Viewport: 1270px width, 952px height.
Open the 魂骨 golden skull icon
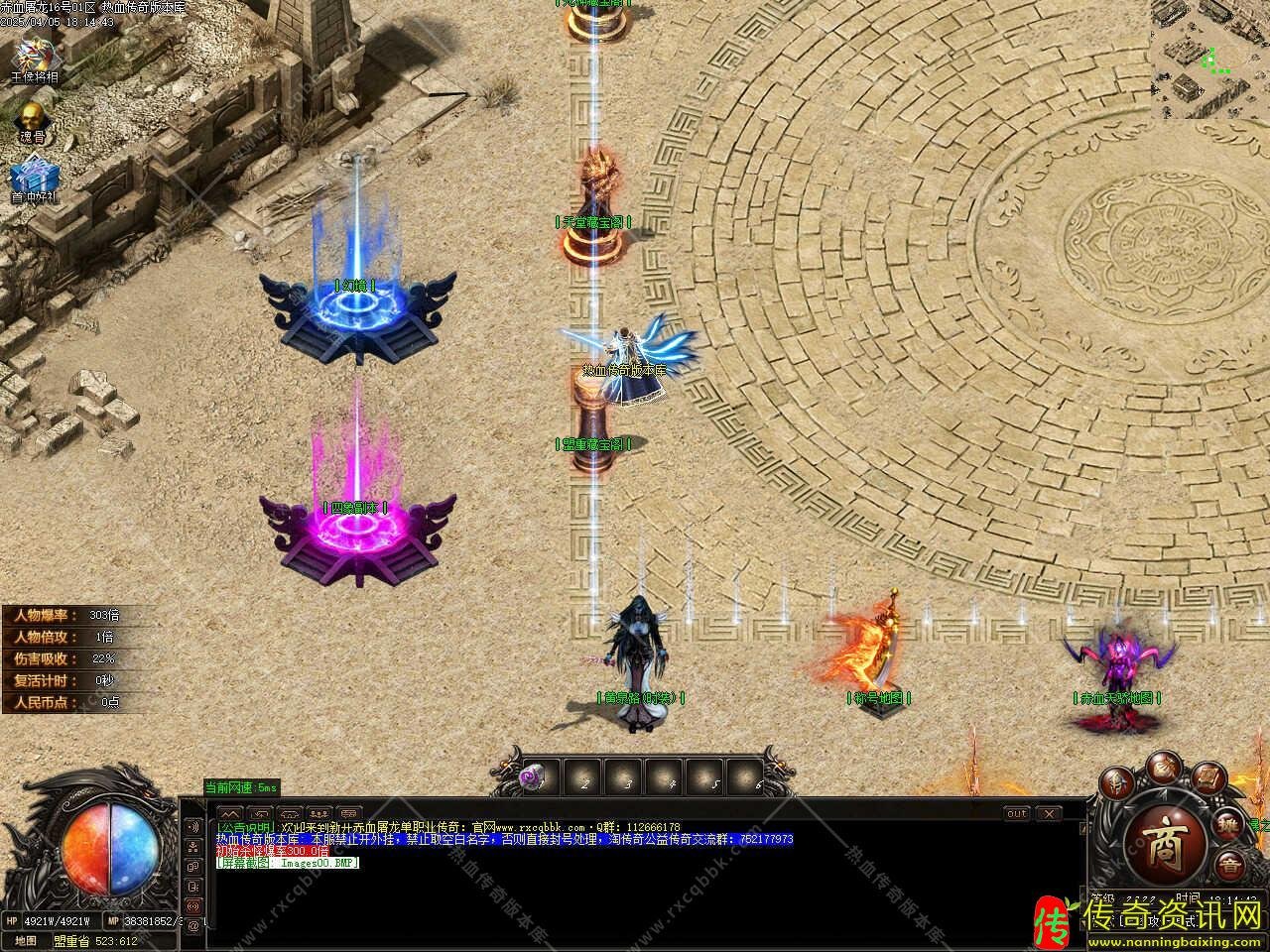(x=33, y=115)
